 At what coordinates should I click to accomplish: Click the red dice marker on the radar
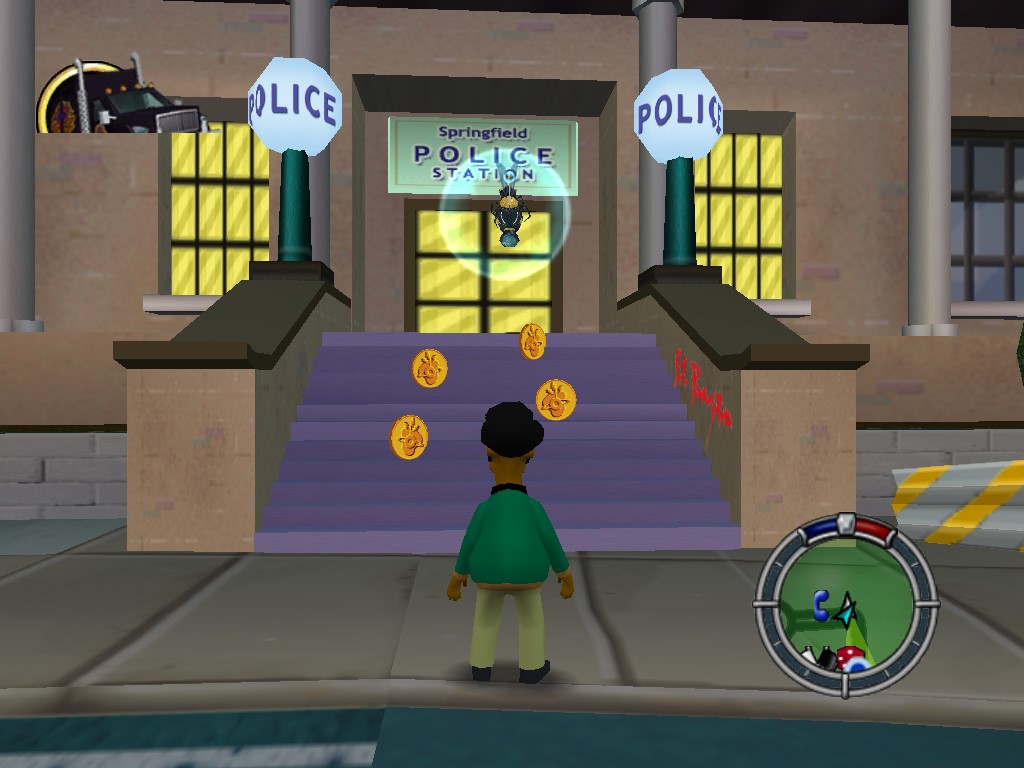[x=851, y=656]
